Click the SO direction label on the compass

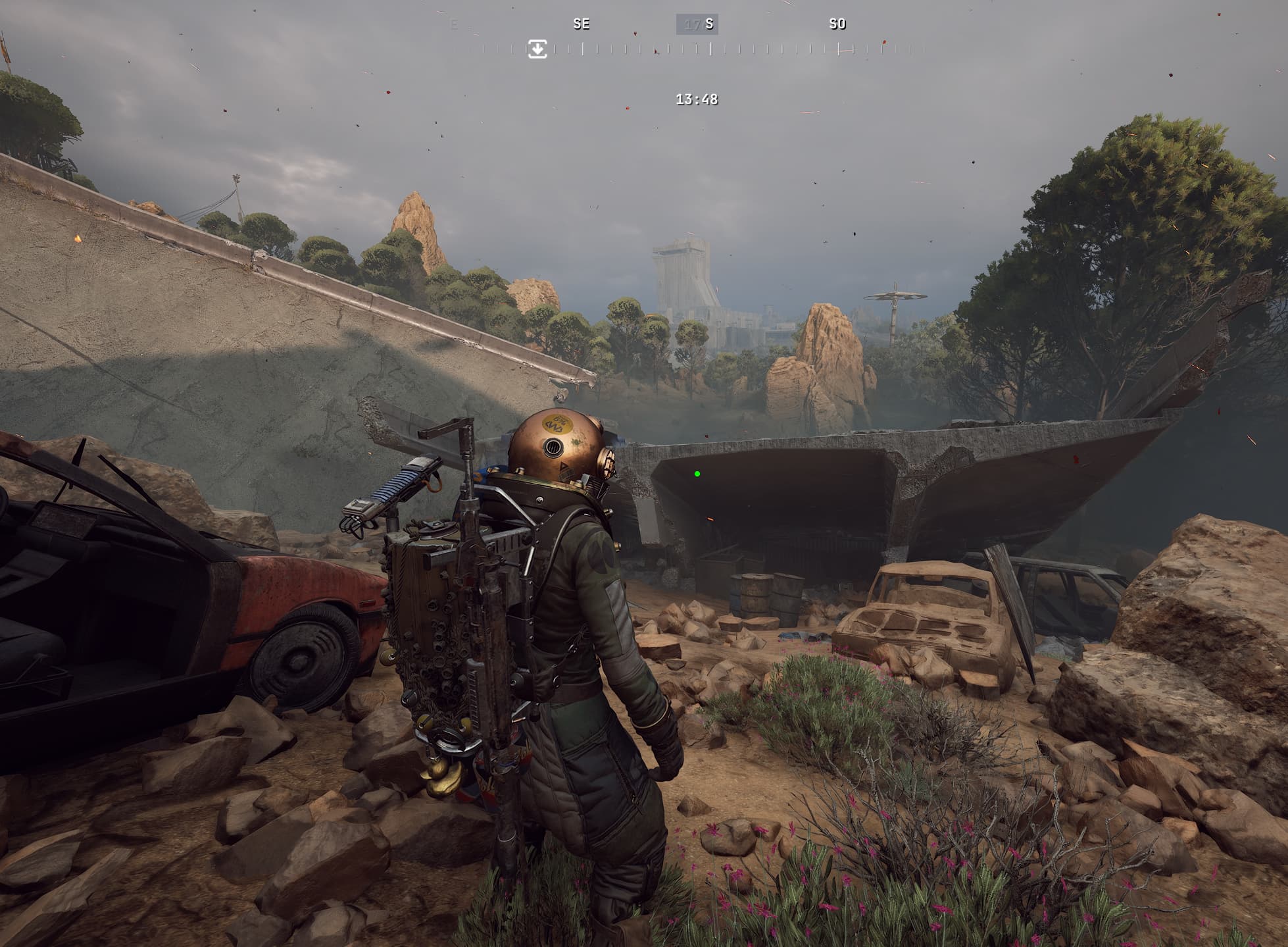837,24
